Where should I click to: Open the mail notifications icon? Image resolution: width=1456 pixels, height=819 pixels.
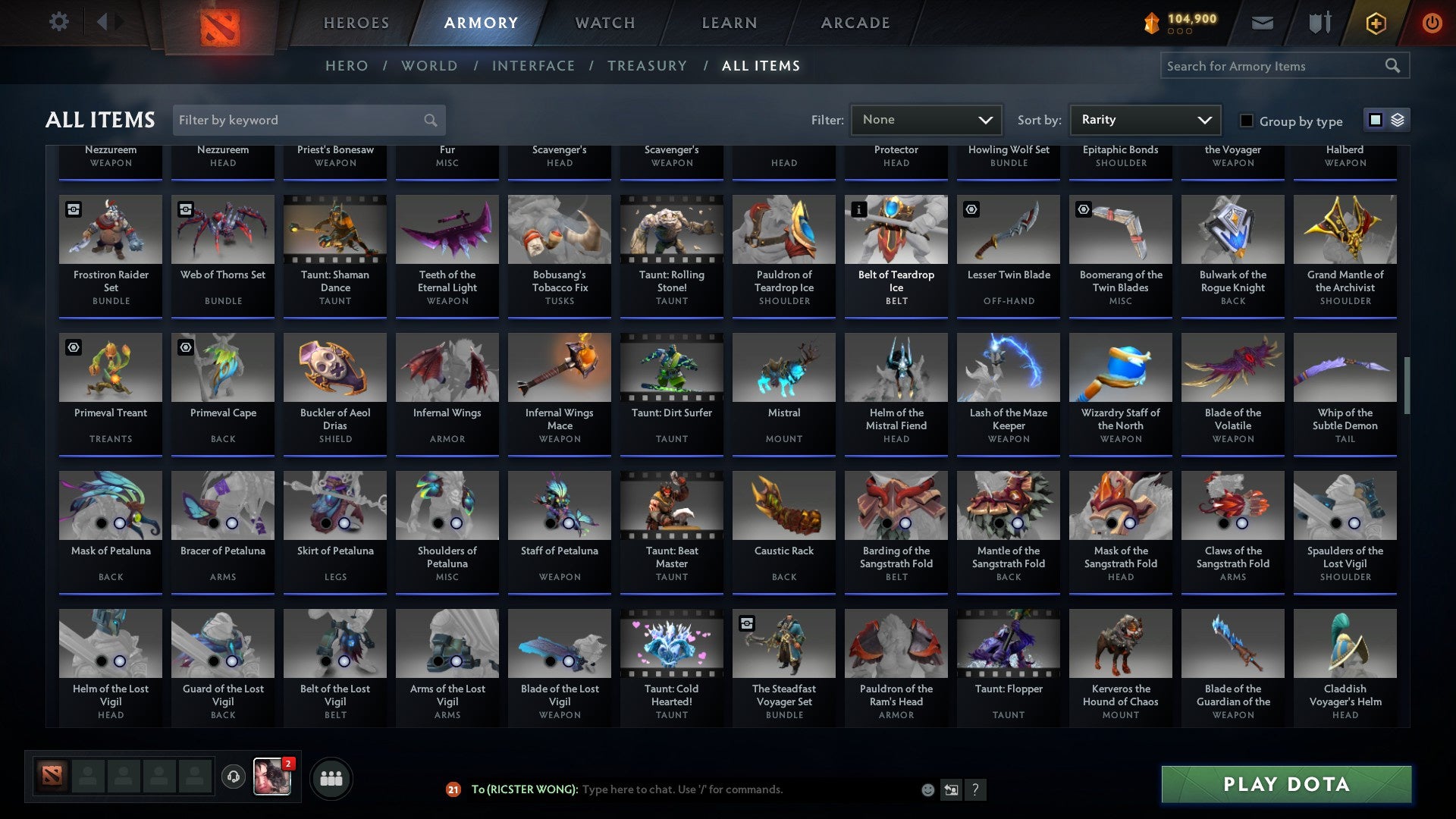point(1262,23)
